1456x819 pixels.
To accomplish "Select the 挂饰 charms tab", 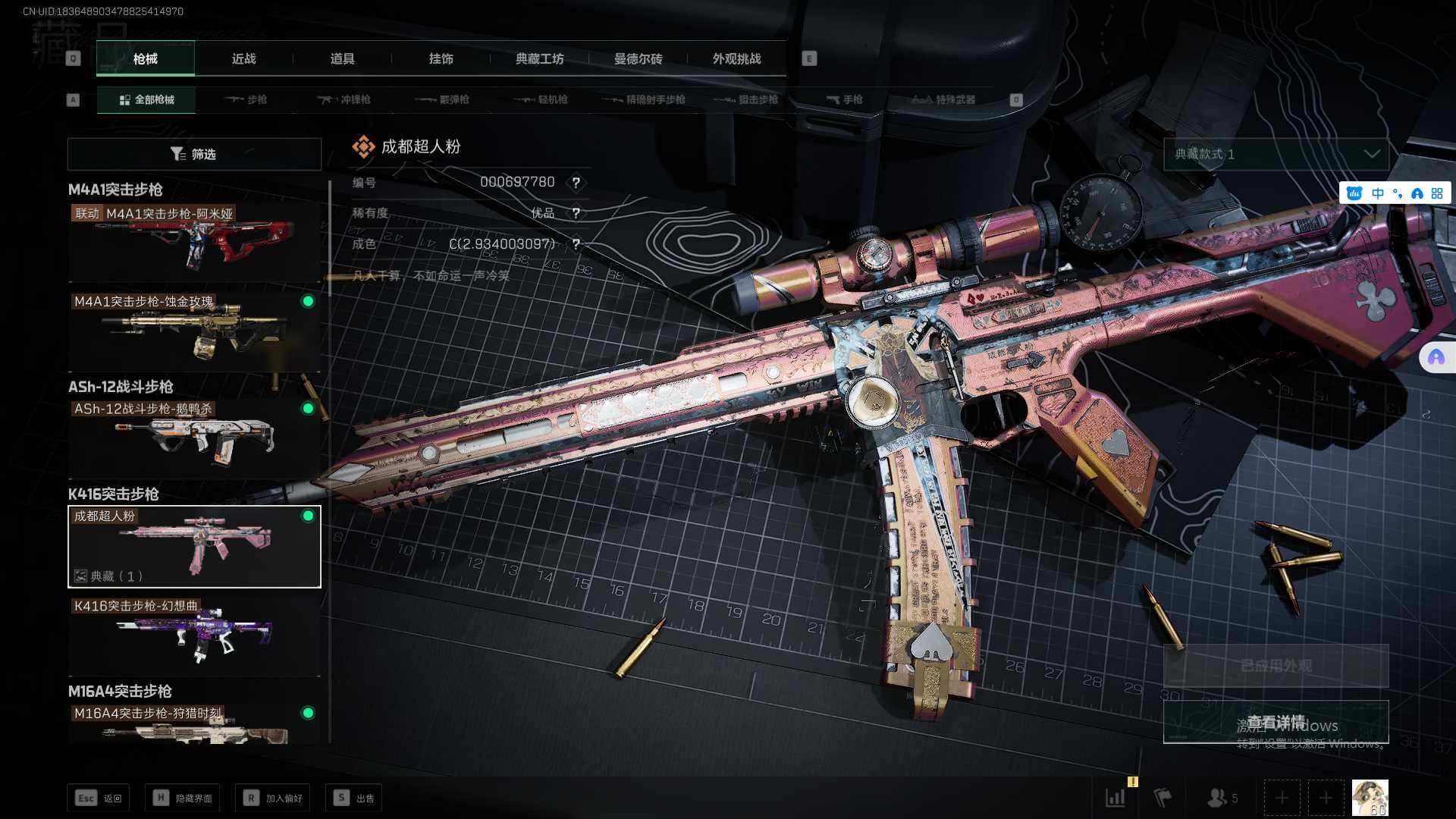I will click(x=441, y=58).
